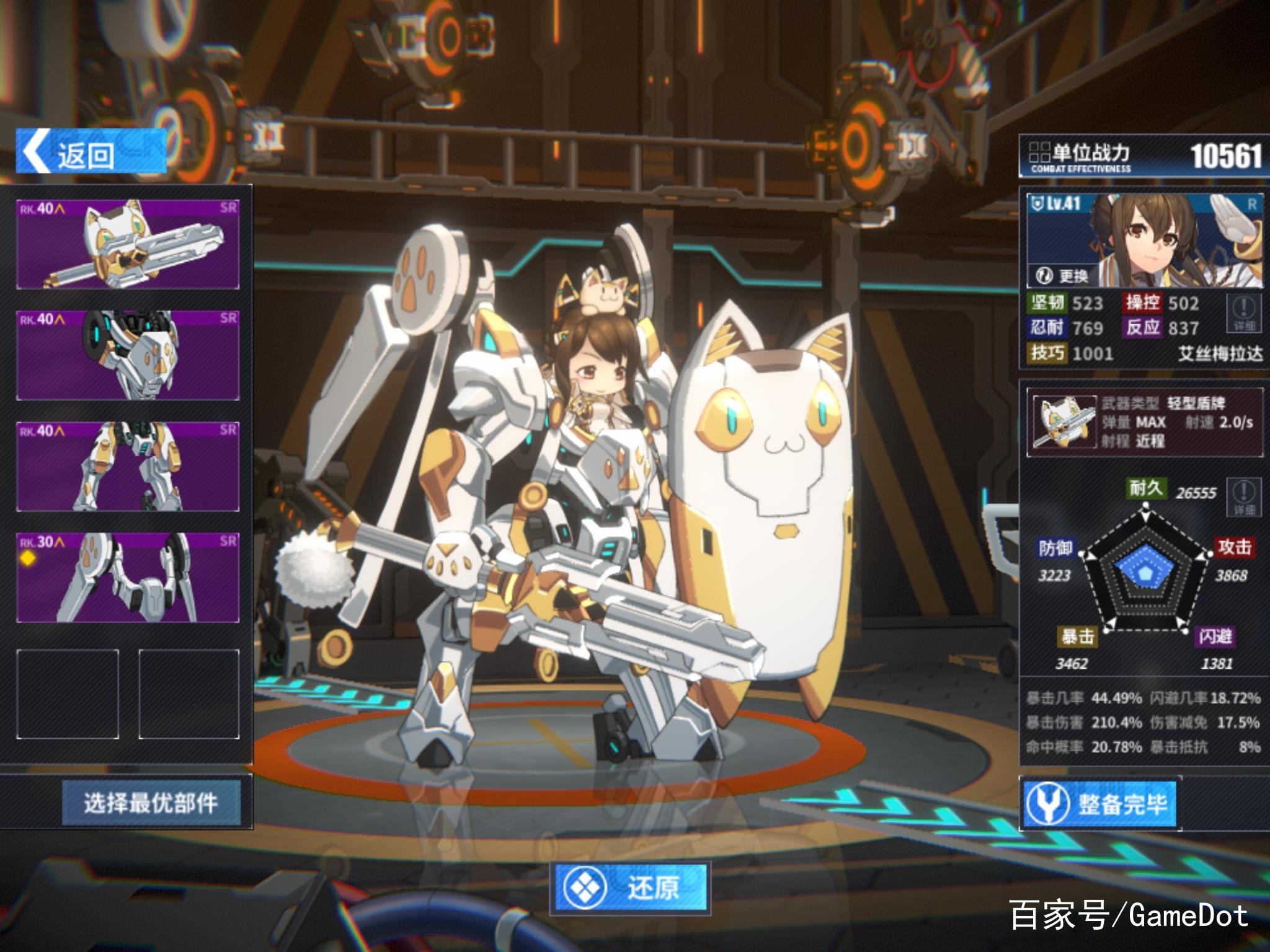Viewport: 1270px width, 952px height.
Task: Select the cat cannon weapon slot
Action: 128,244
